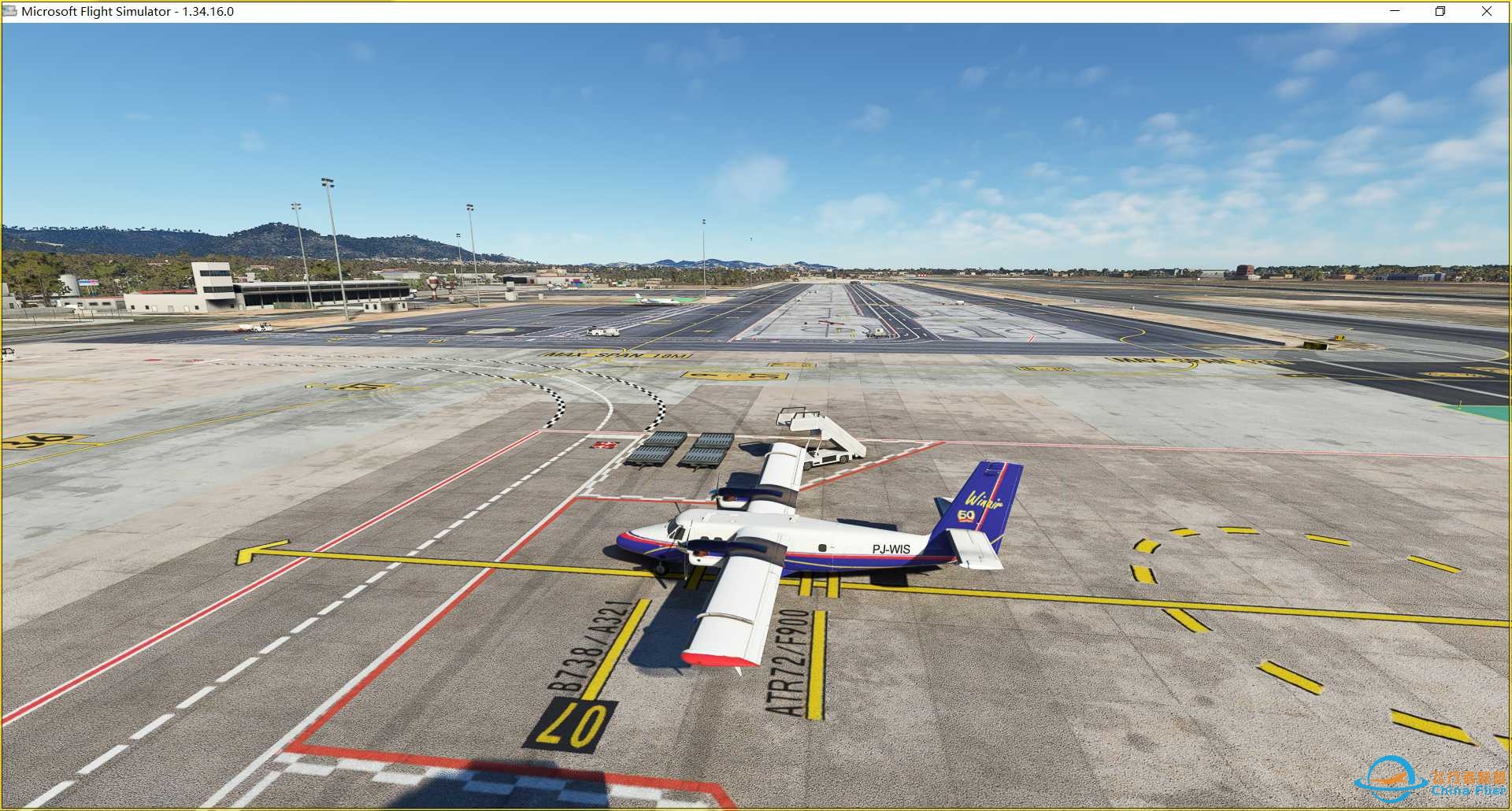Close the Microsoft Flight Simulator window
This screenshot has width=1512, height=811.
[1486, 11]
